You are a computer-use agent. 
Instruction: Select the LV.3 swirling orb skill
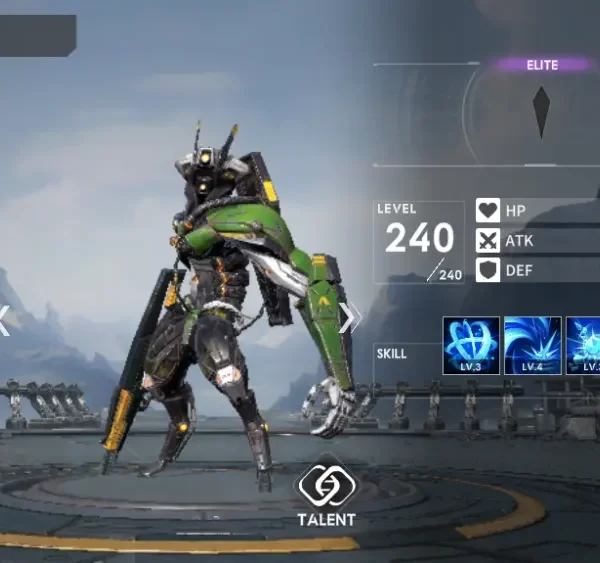pos(471,345)
